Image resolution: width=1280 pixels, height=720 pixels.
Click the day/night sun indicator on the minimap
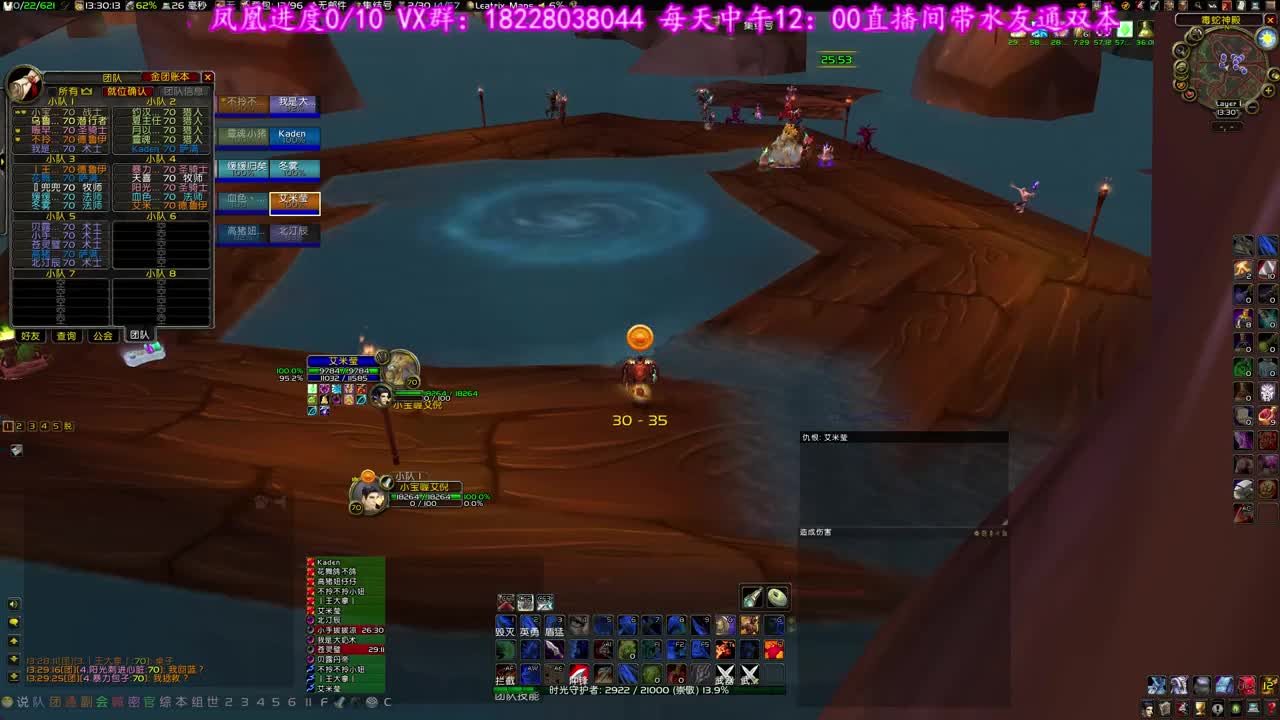click(x=1266, y=38)
